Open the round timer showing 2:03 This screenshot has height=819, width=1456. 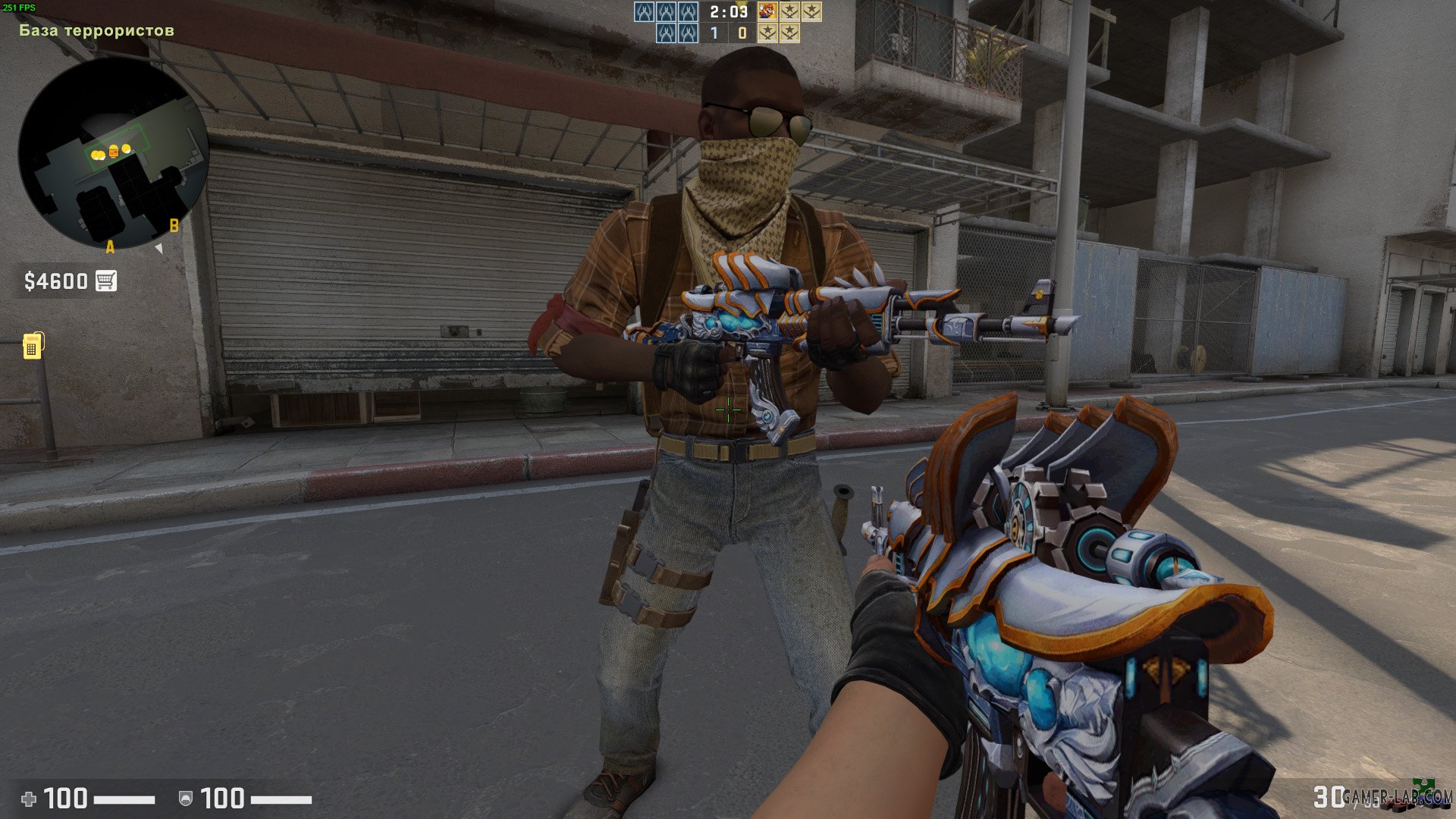[728, 11]
